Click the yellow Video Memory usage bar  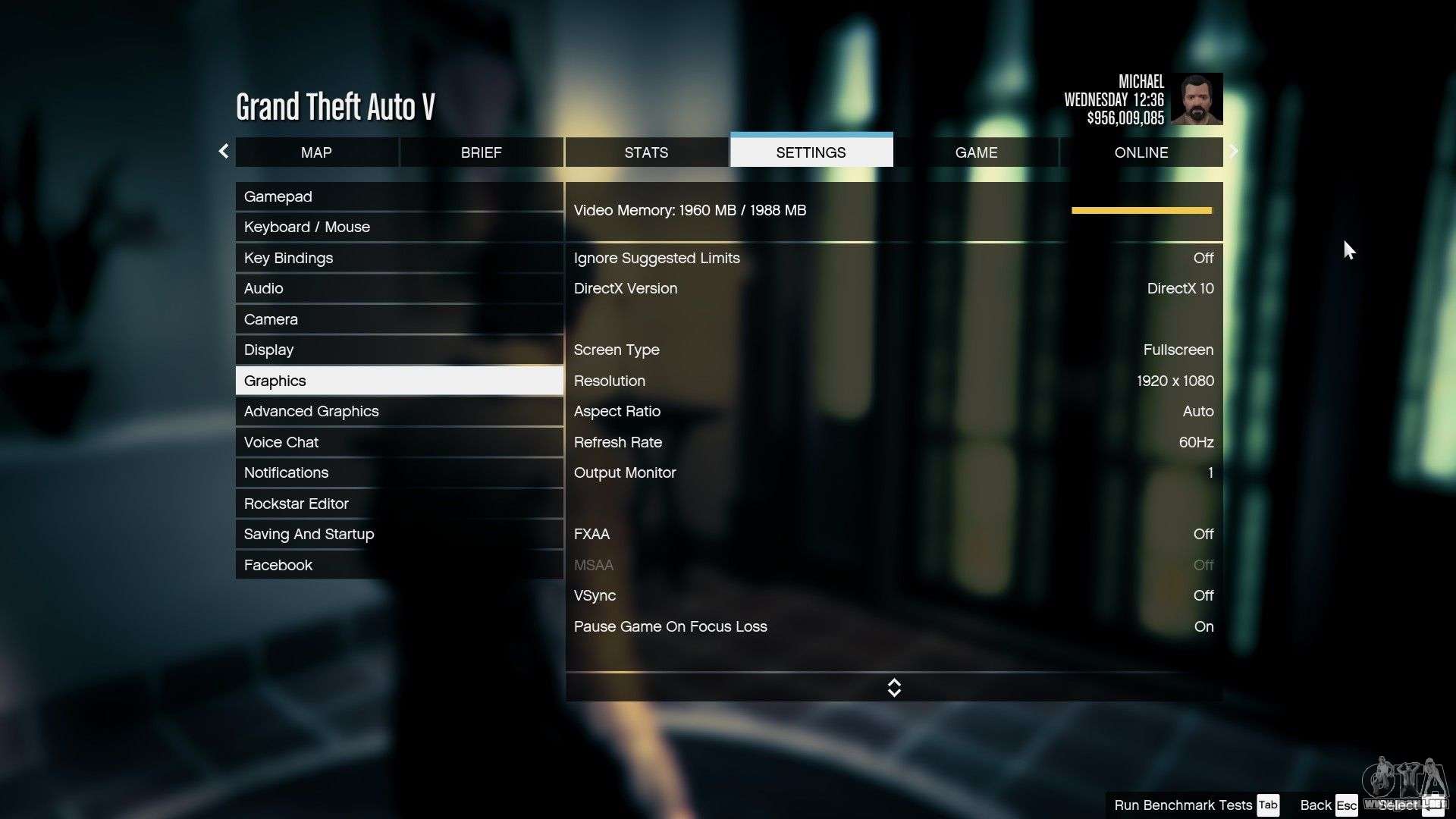1141,210
